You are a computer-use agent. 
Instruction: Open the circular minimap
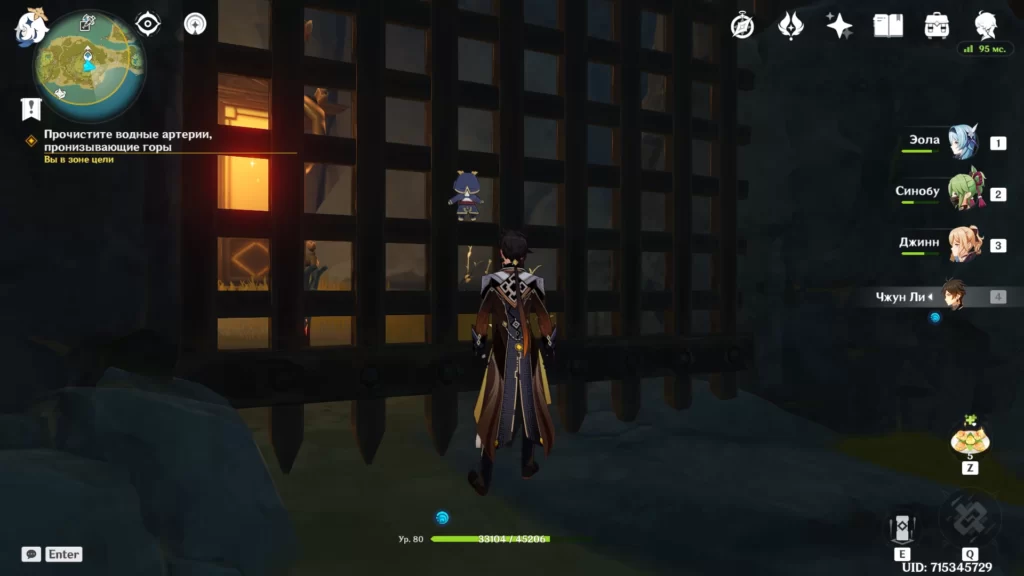coord(88,64)
